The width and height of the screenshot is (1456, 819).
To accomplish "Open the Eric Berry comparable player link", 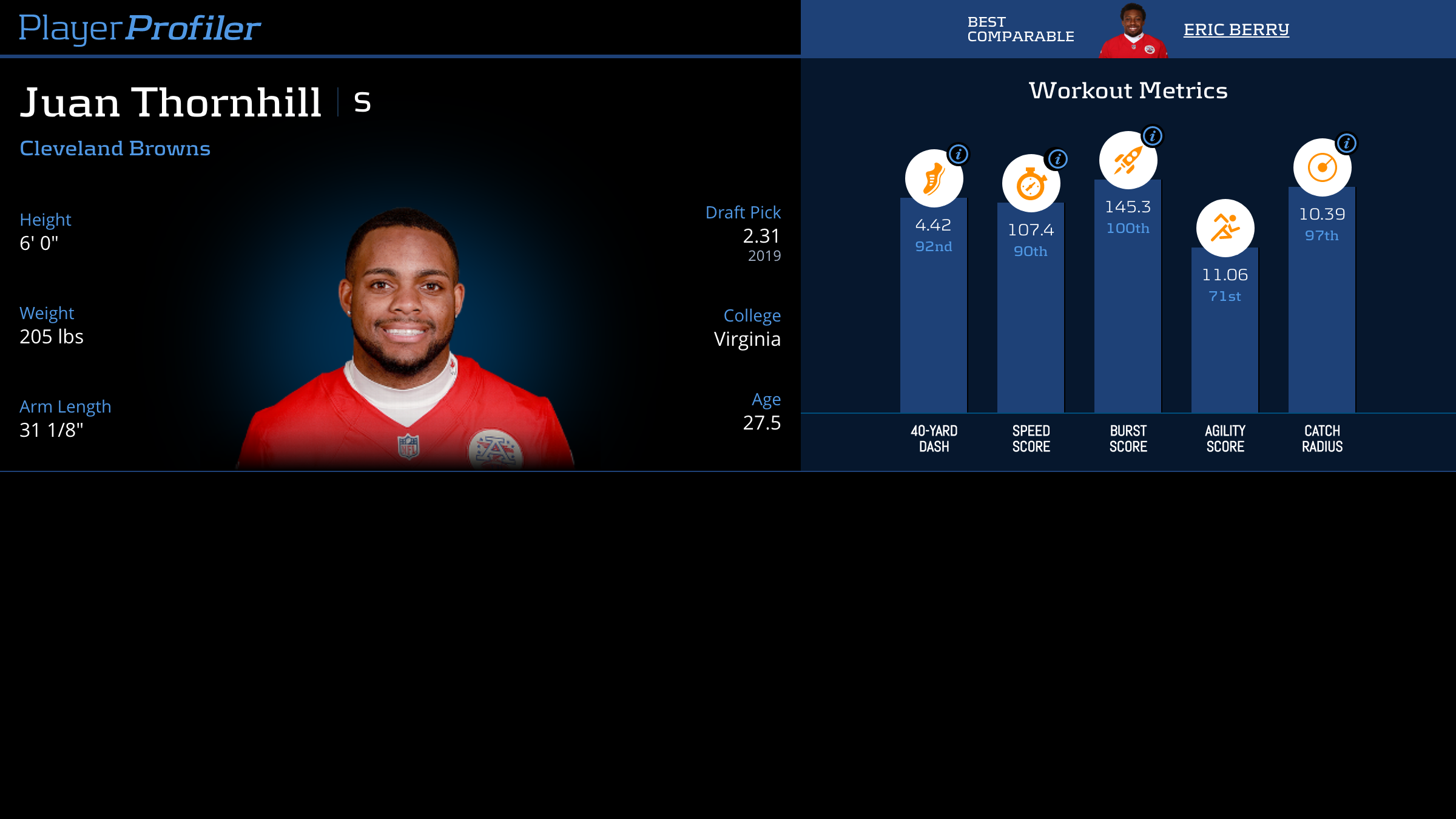I will coord(1236,30).
